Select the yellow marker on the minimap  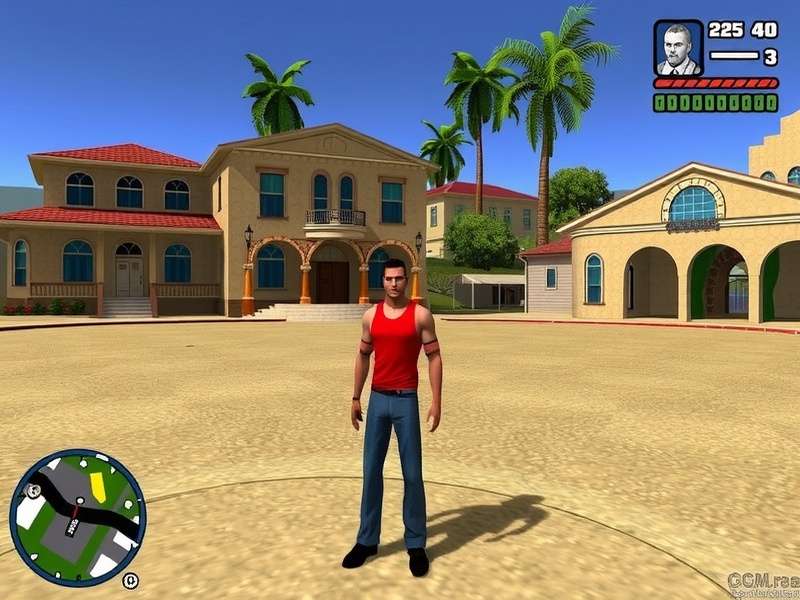[97, 486]
